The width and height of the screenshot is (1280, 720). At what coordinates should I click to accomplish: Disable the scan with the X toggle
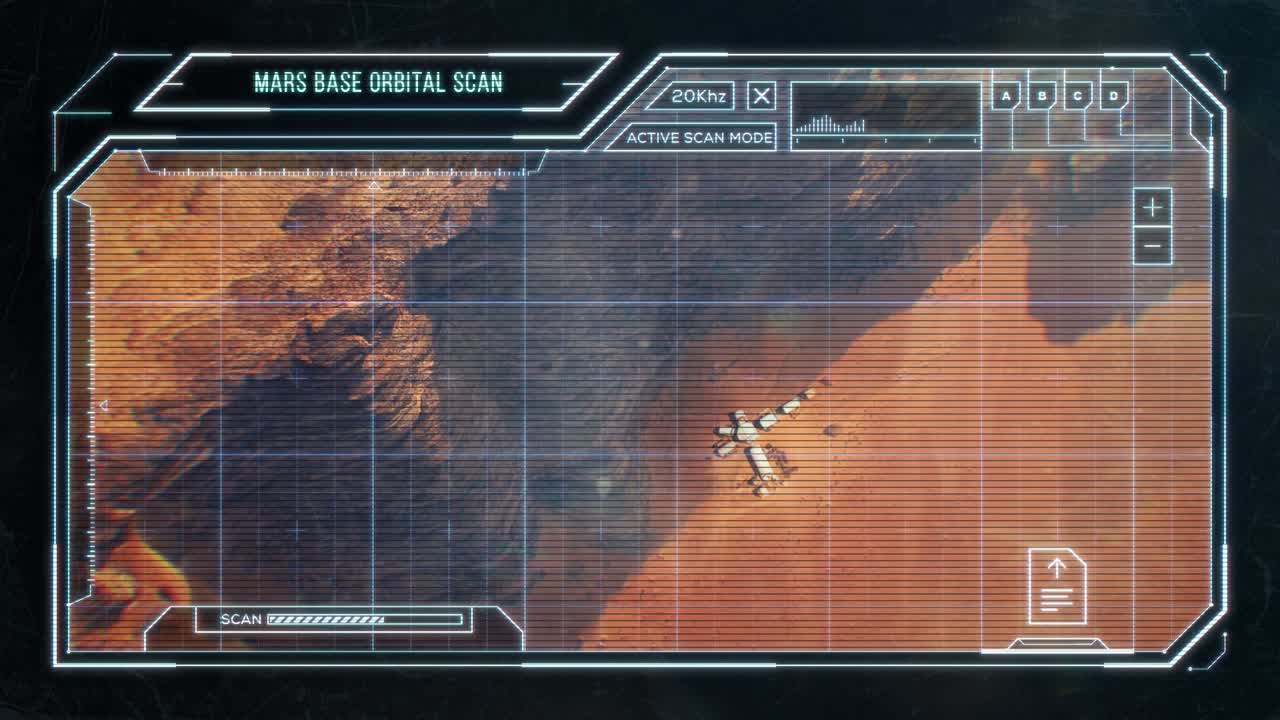tap(761, 96)
